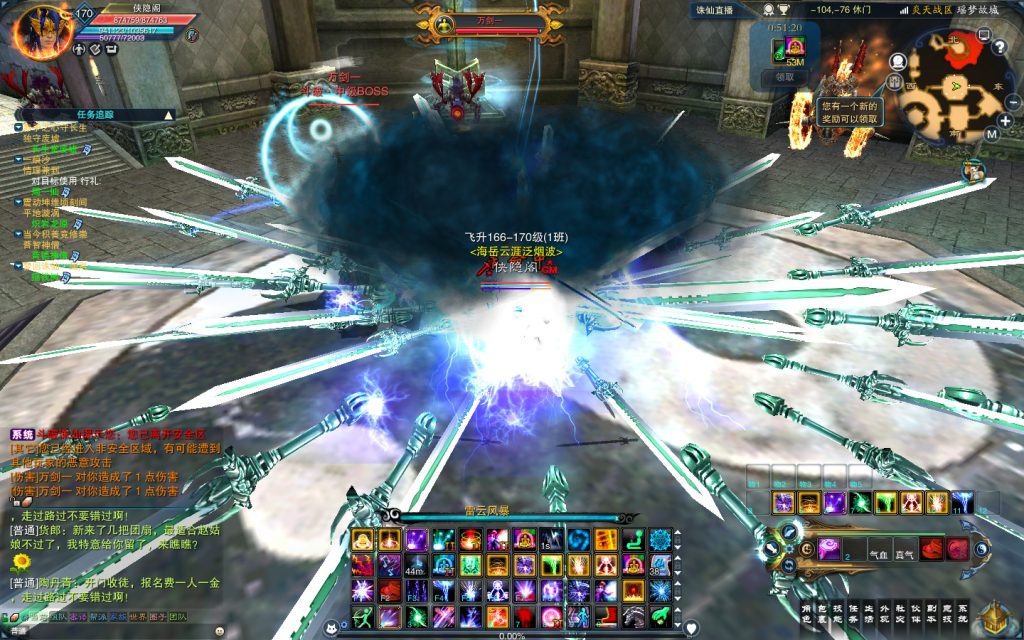The height and width of the screenshot is (640, 1024).
Task: Open the 包裹 inventory bag menu
Action: (x=822, y=612)
